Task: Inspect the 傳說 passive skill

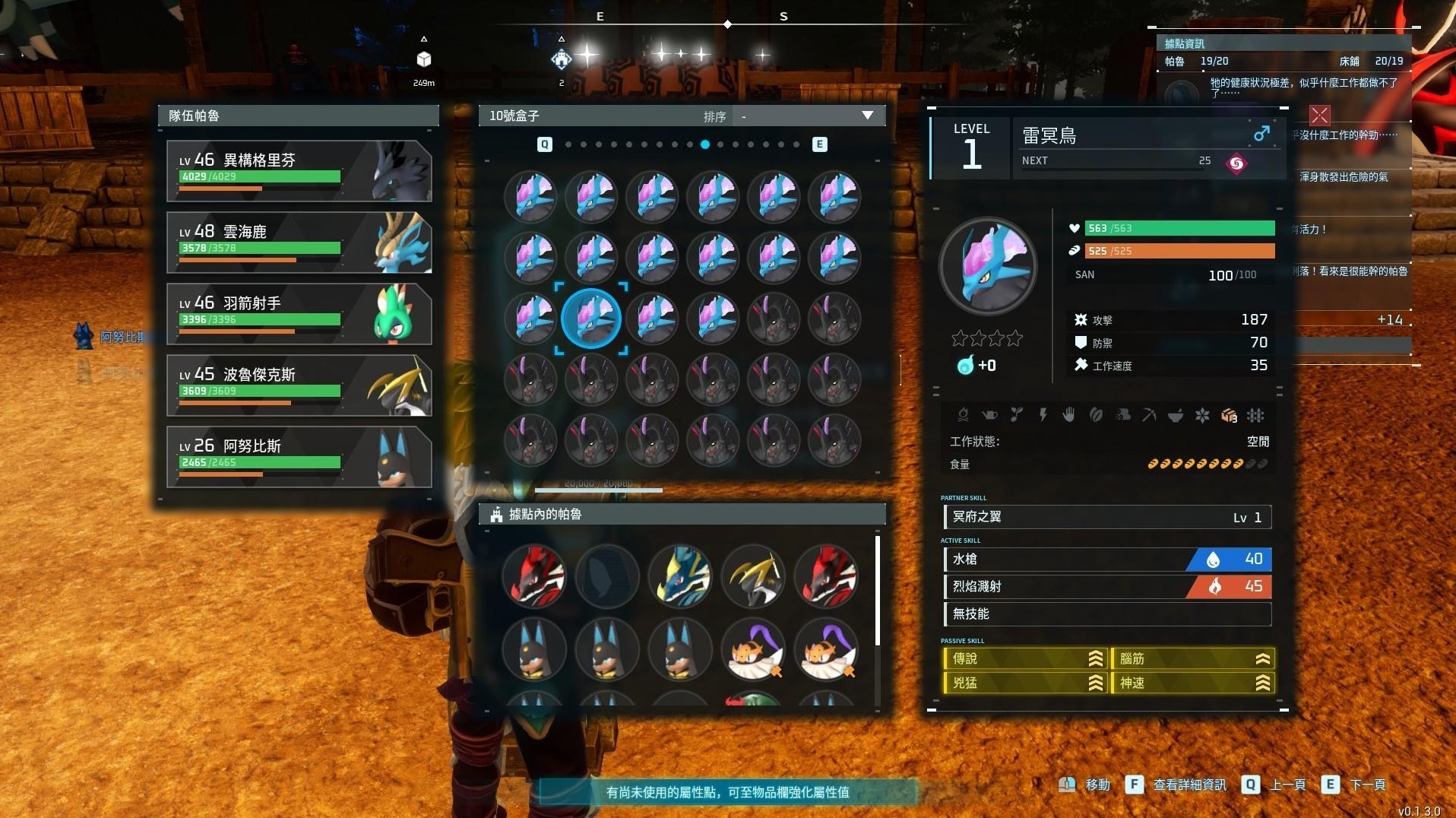Action: coord(1024,659)
